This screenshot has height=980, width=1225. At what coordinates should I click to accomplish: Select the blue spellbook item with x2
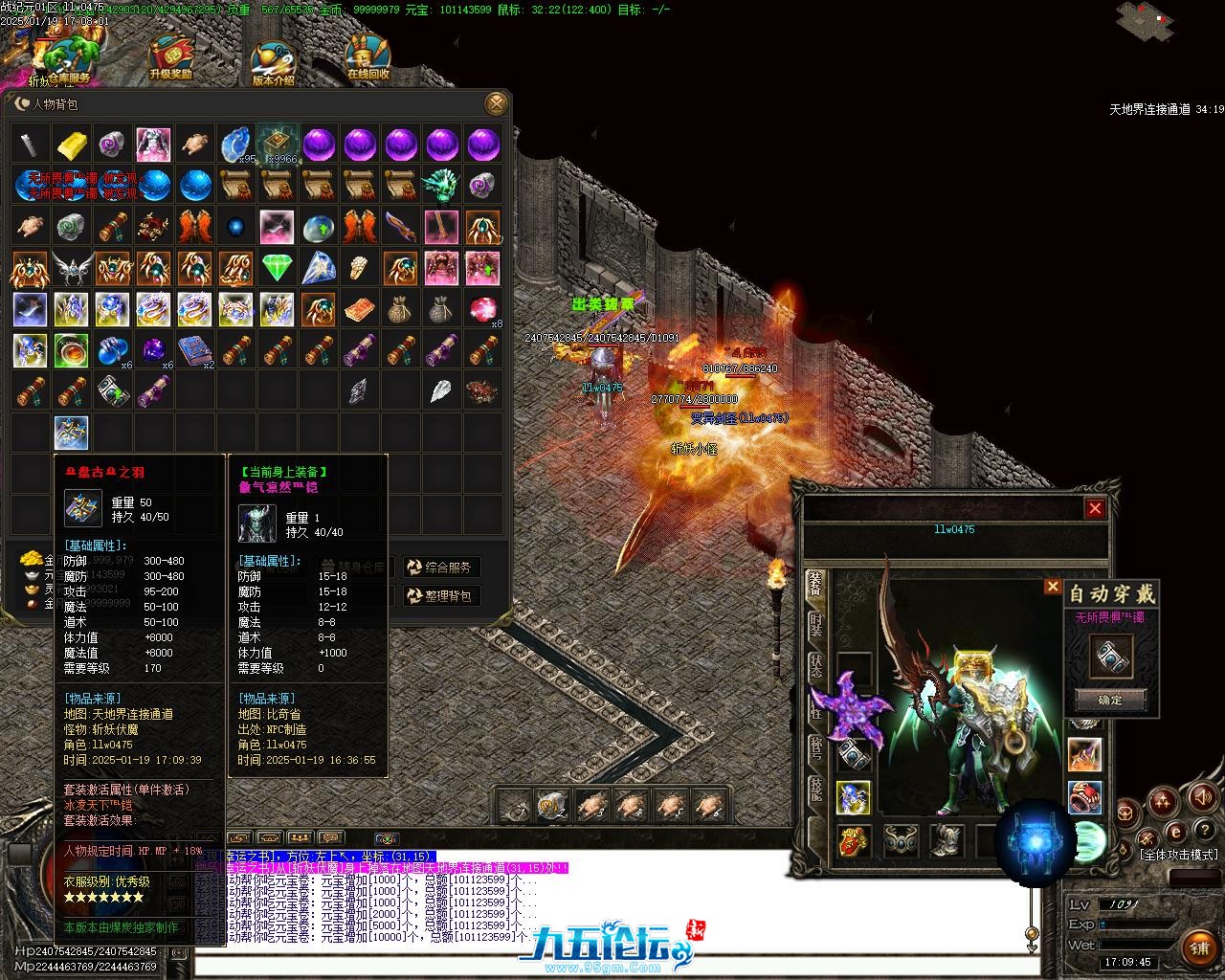(x=195, y=350)
